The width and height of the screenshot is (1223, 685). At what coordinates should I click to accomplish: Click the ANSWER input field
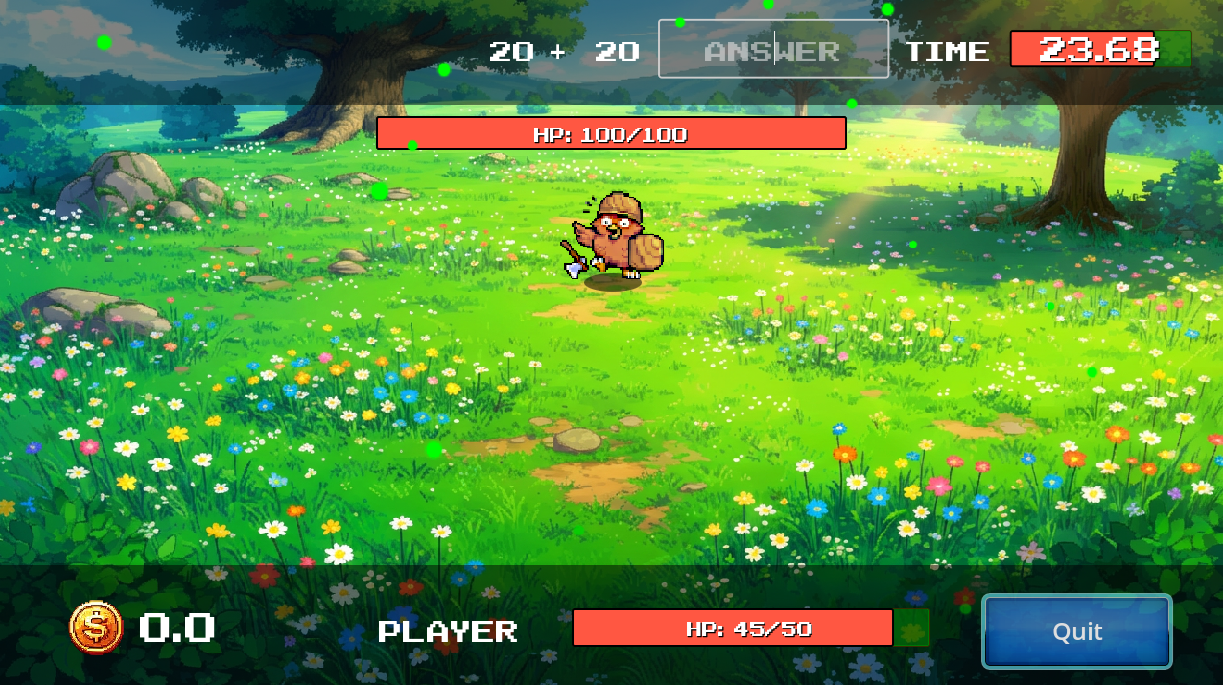773,49
